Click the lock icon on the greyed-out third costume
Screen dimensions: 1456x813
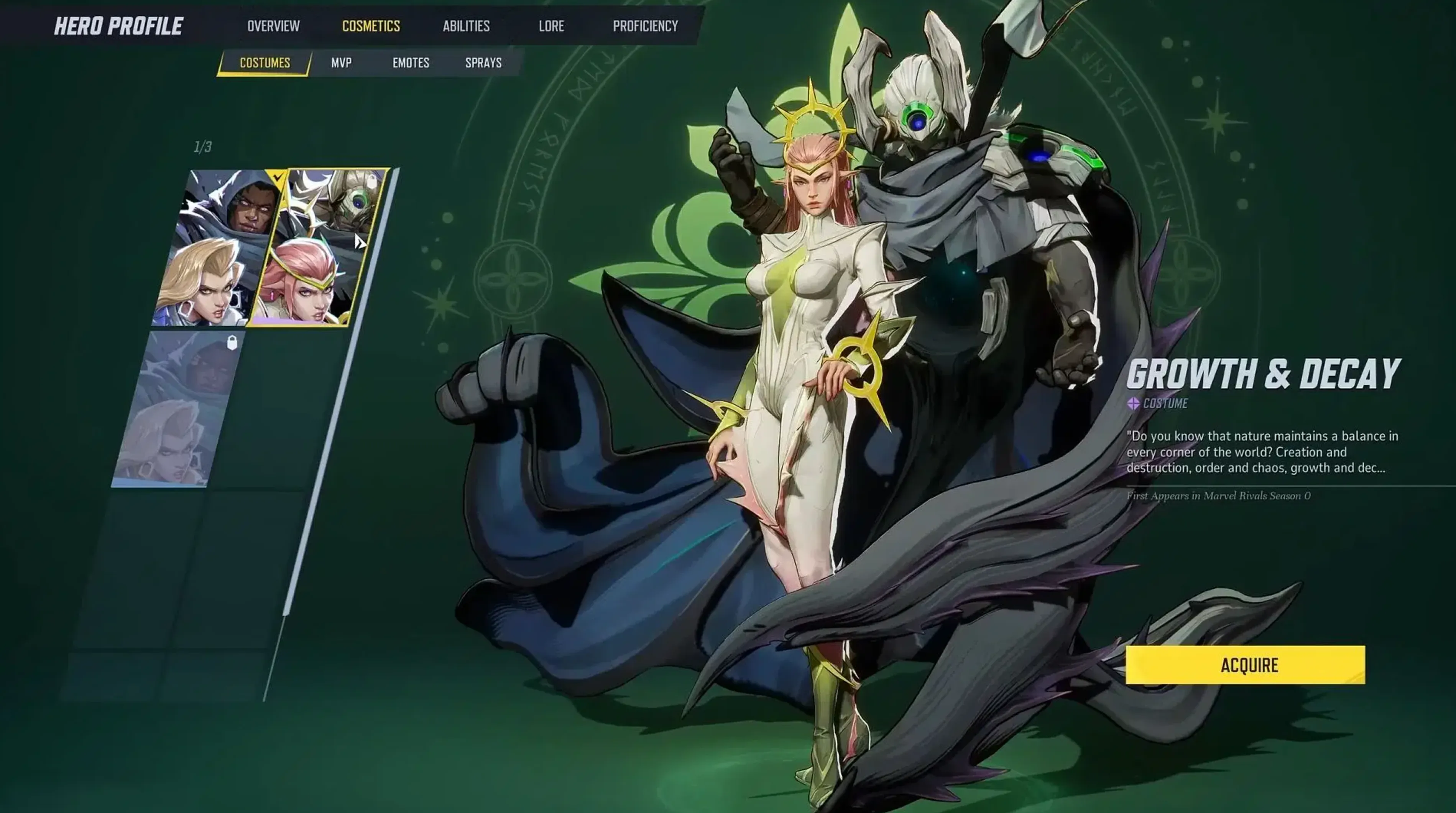click(x=232, y=343)
